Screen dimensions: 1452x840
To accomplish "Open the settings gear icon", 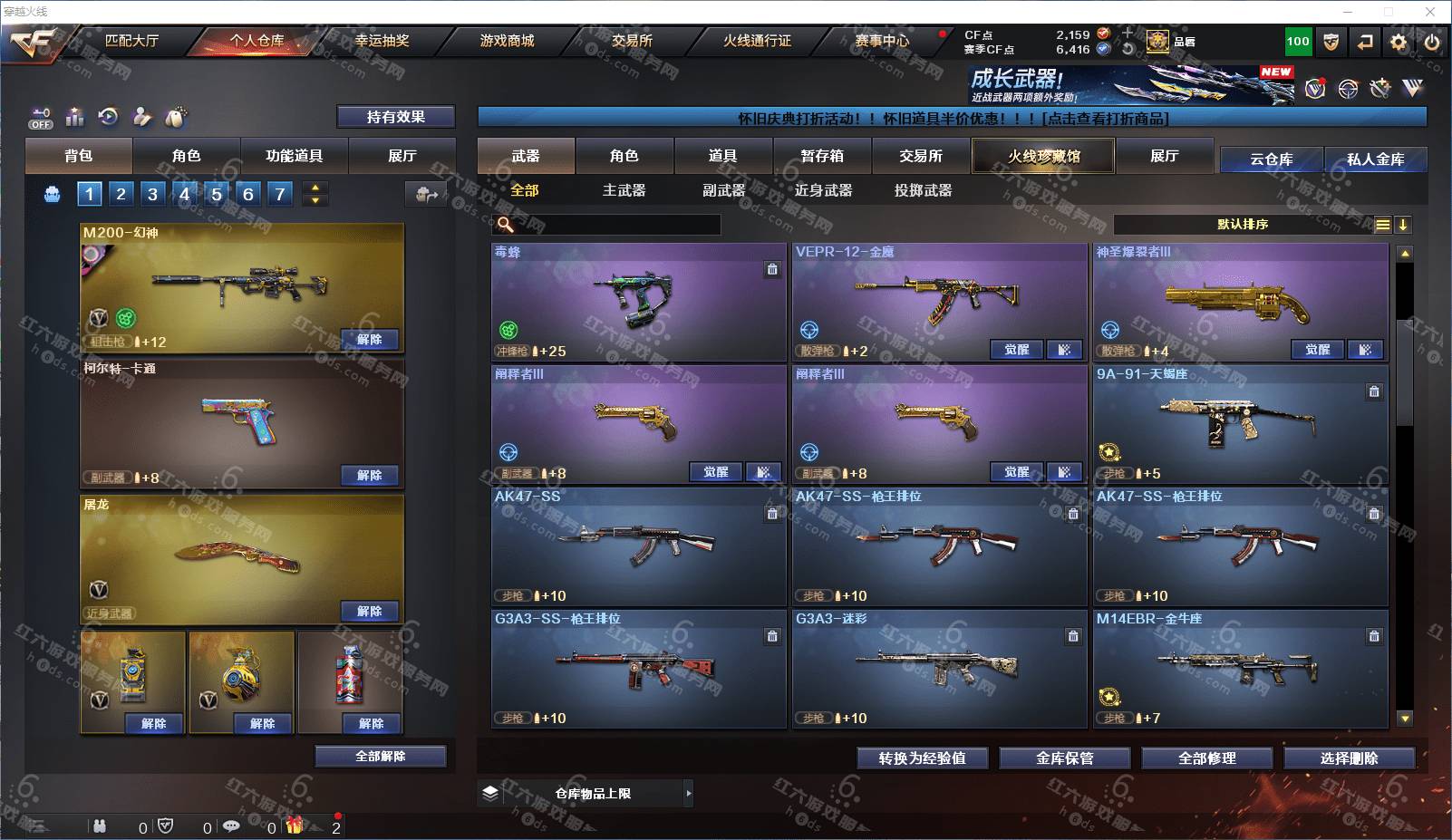I will coord(1399,42).
